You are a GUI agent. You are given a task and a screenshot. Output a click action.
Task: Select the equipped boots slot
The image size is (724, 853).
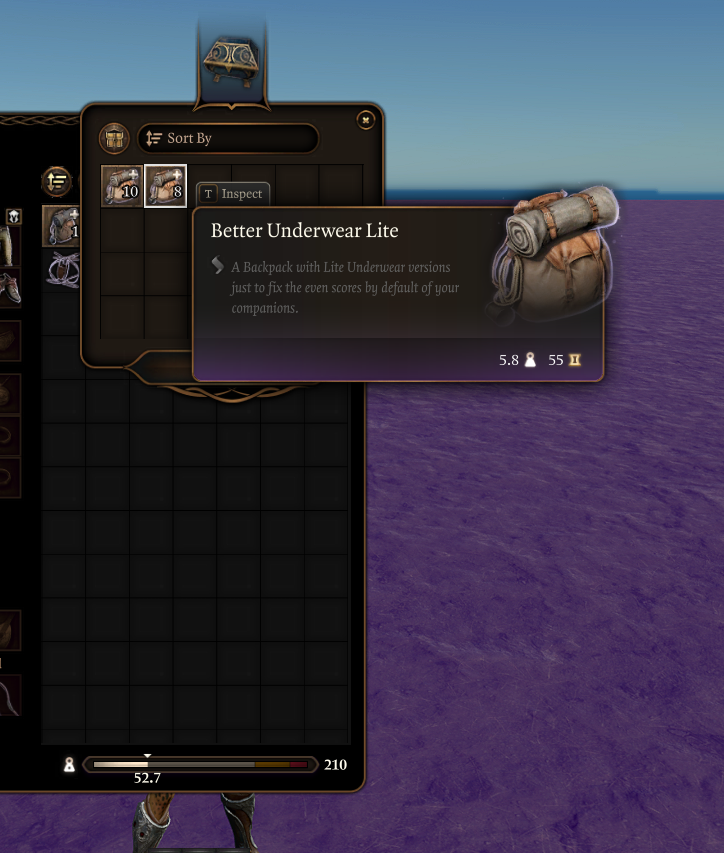pos(9,288)
